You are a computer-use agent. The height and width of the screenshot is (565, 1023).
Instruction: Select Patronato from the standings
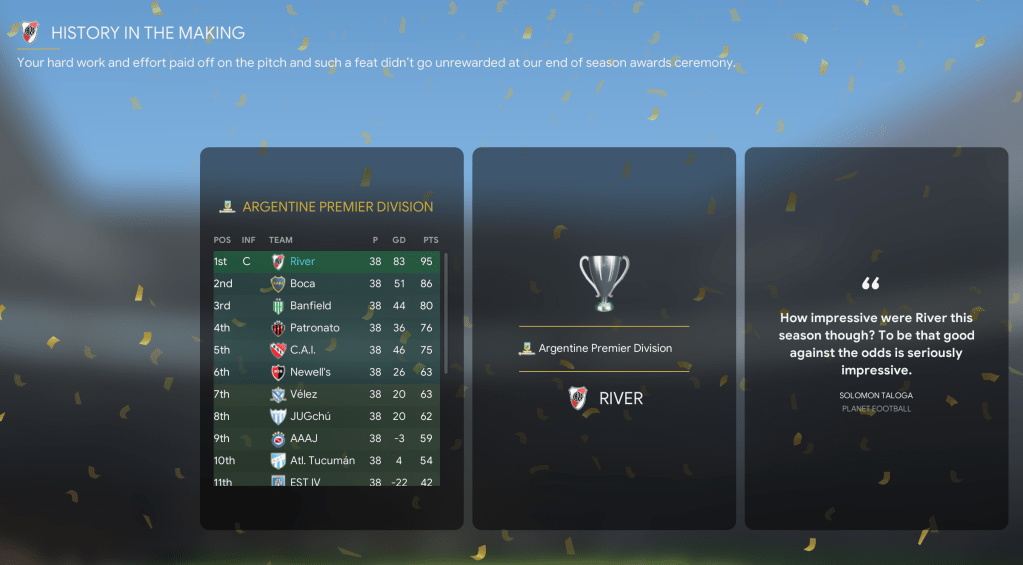(314, 328)
